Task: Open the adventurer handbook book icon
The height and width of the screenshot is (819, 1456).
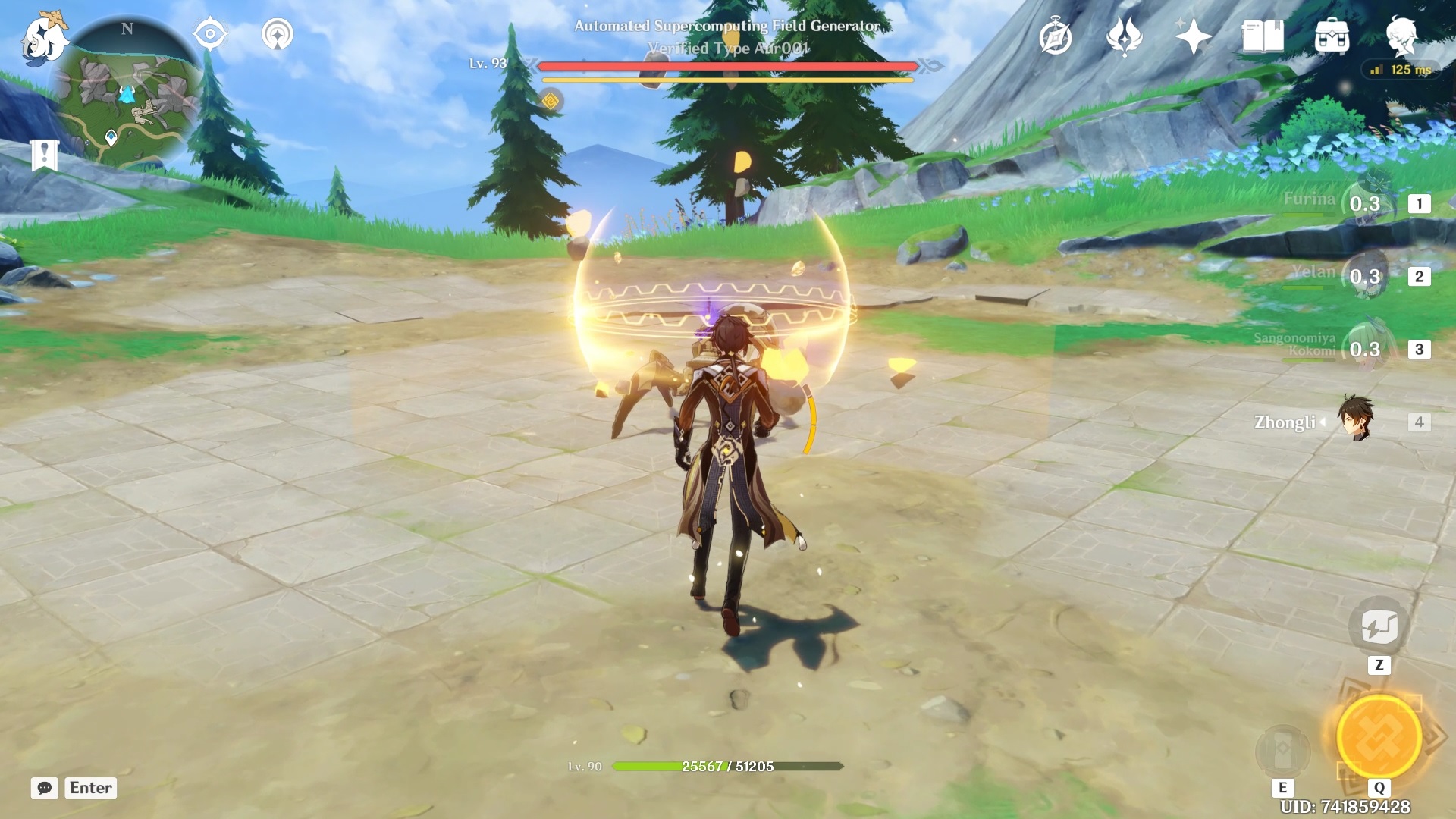Action: coord(1263,36)
